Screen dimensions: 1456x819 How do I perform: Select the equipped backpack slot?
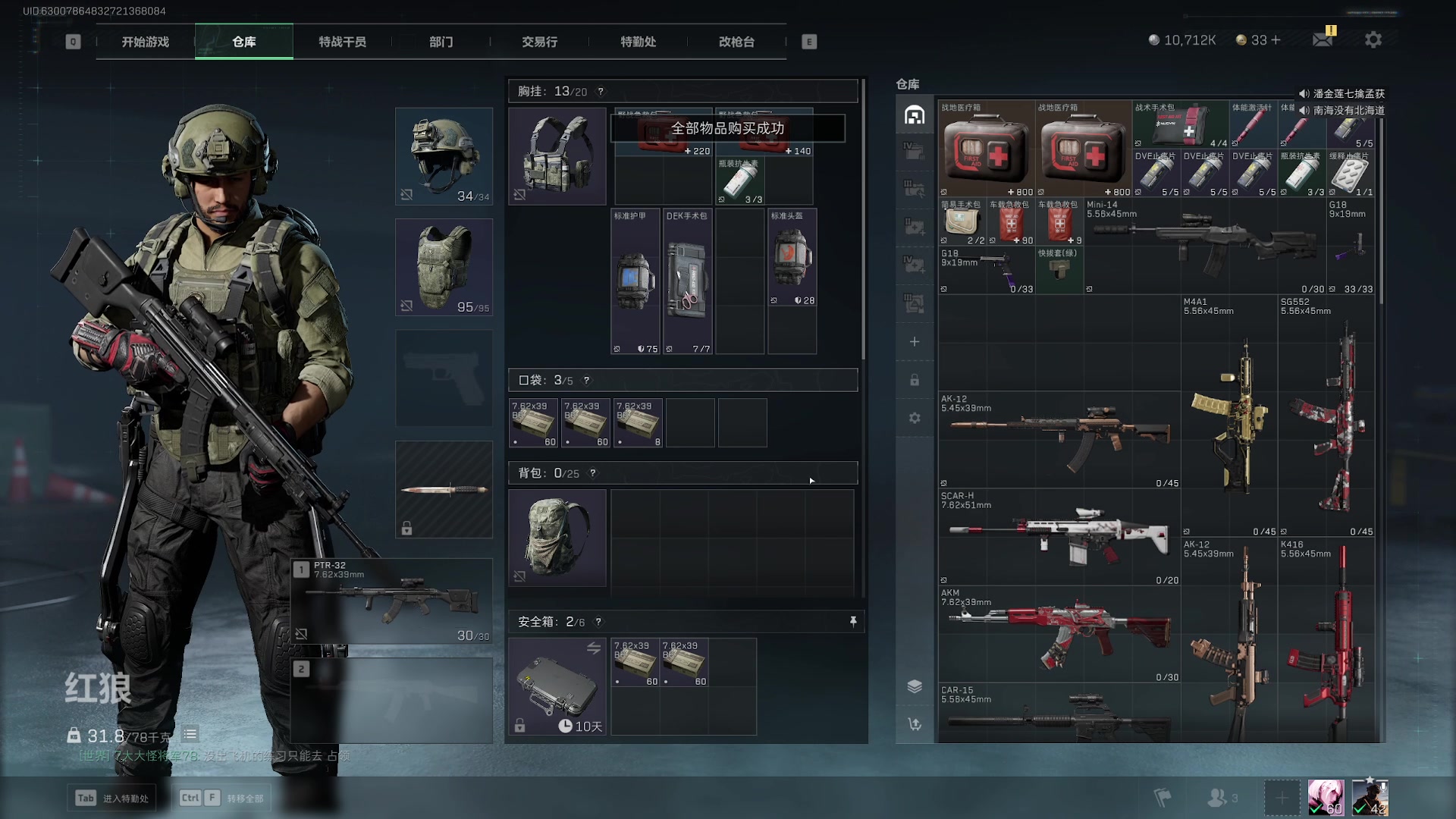click(x=557, y=538)
